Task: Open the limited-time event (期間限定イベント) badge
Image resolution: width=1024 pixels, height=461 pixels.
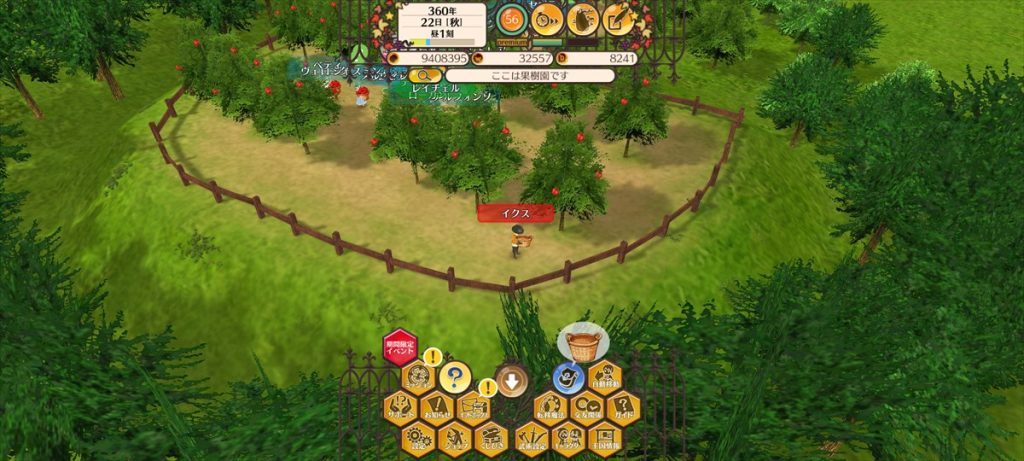Action: point(400,348)
